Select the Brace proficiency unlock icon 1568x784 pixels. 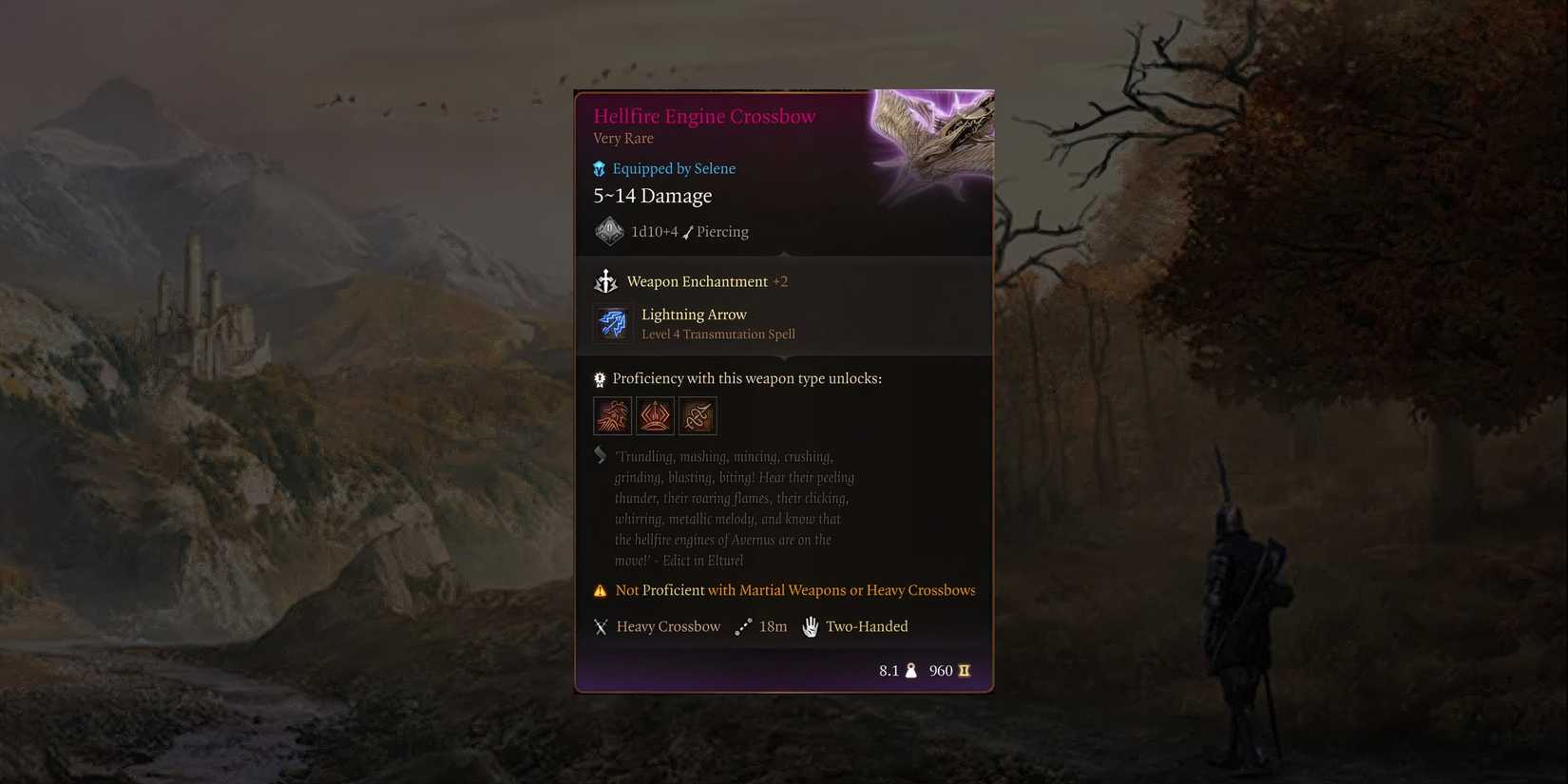click(655, 415)
